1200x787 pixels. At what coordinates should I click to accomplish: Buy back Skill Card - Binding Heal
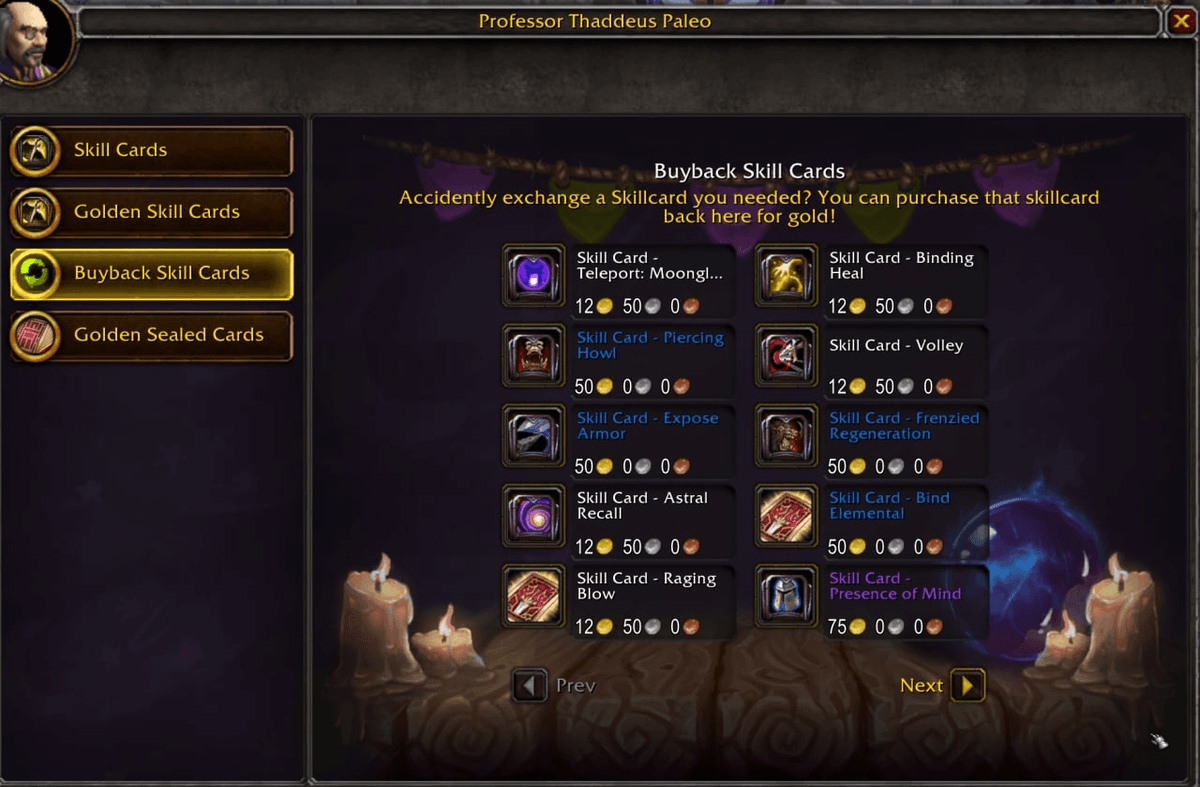click(x=786, y=277)
